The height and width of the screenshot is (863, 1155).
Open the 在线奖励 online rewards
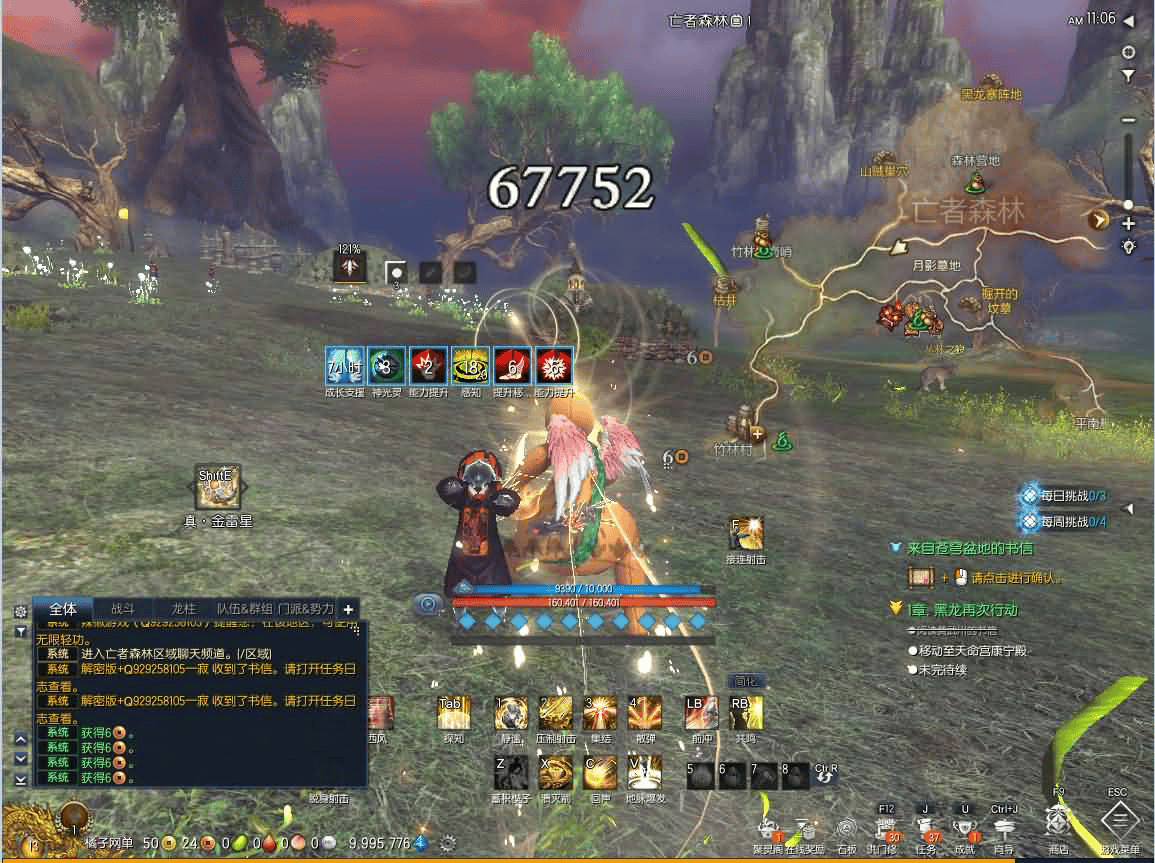pos(804,830)
